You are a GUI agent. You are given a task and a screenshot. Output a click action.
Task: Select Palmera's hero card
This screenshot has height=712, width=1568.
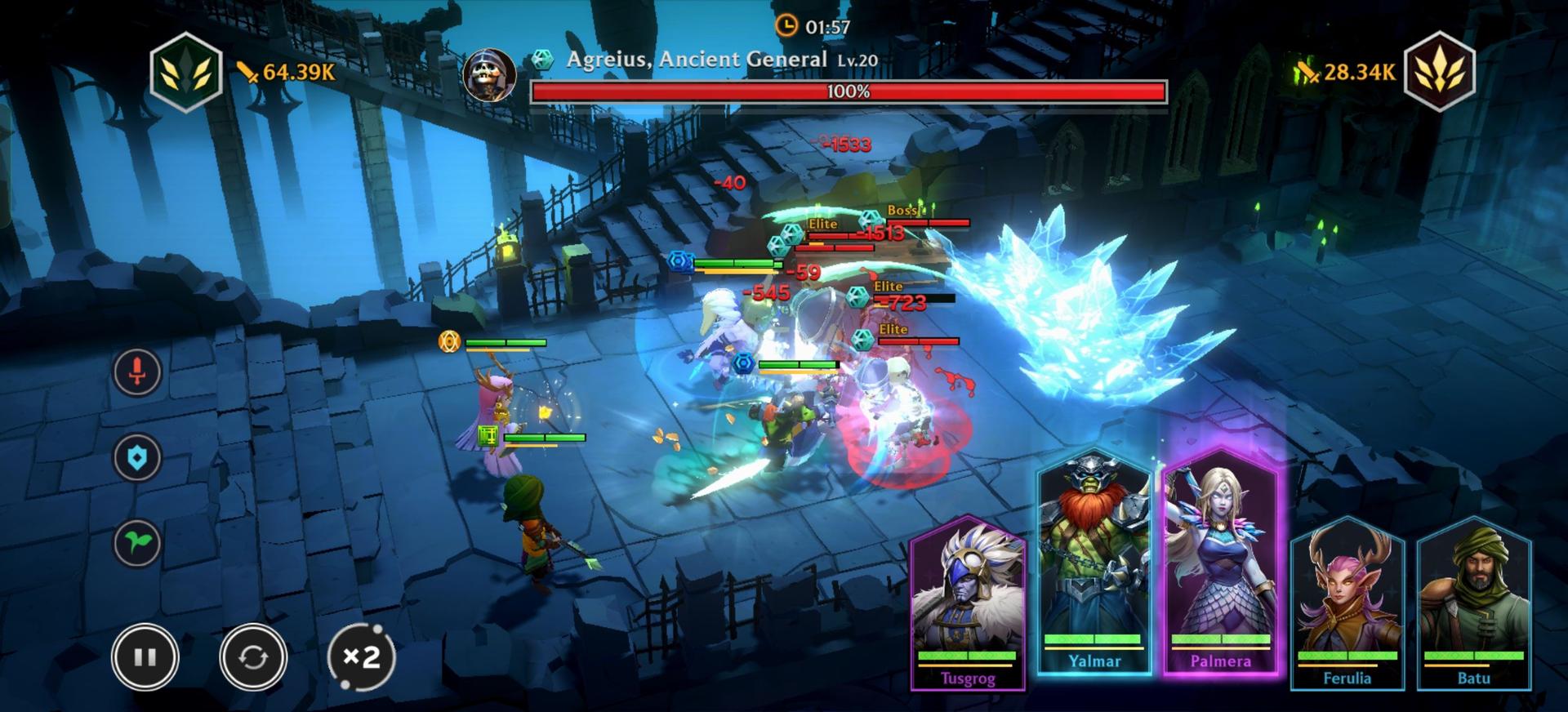(x=1220, y=563)
